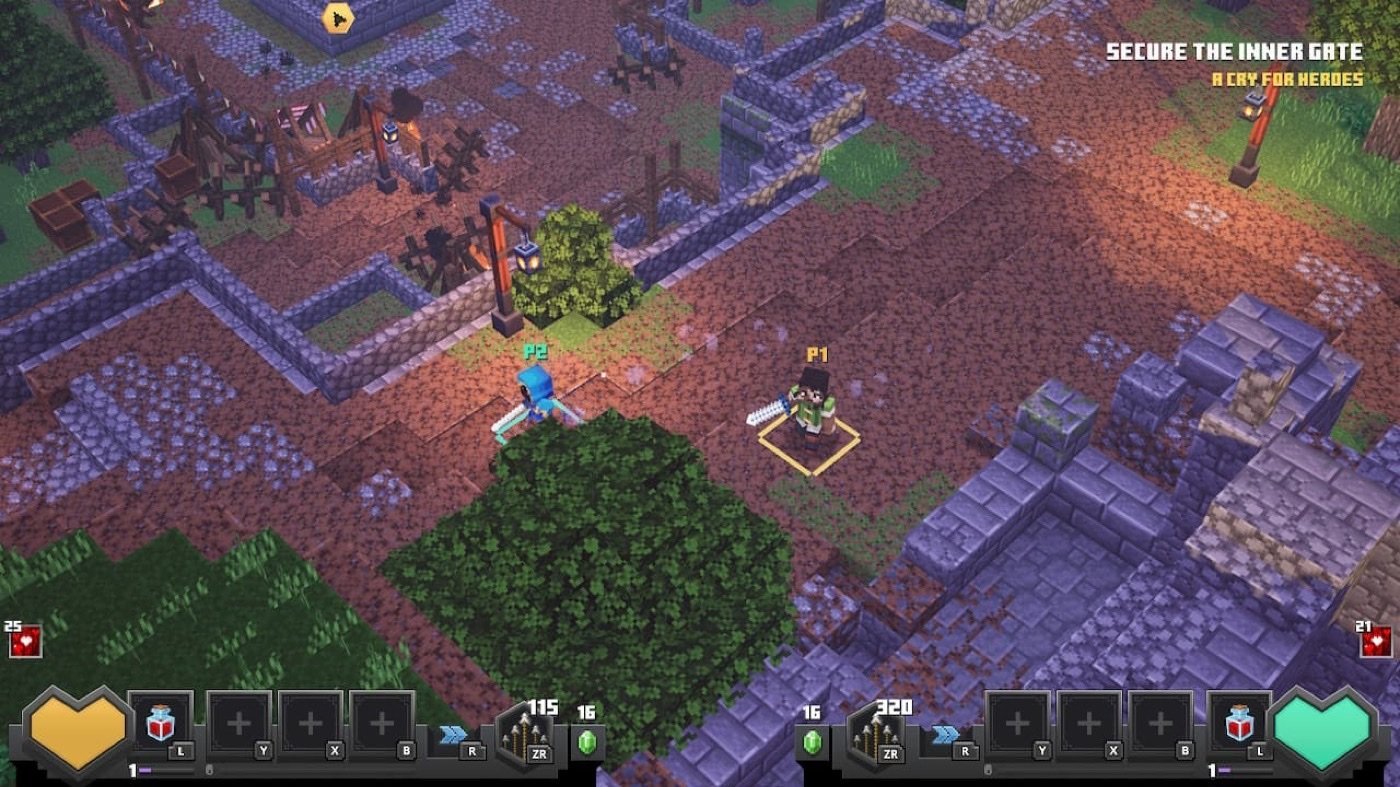Image resolution: width=1400 pixels, height=787 pixels.
Task: Activate the dodge roll icon beside the 115 quiver
Action: (453, 735)
